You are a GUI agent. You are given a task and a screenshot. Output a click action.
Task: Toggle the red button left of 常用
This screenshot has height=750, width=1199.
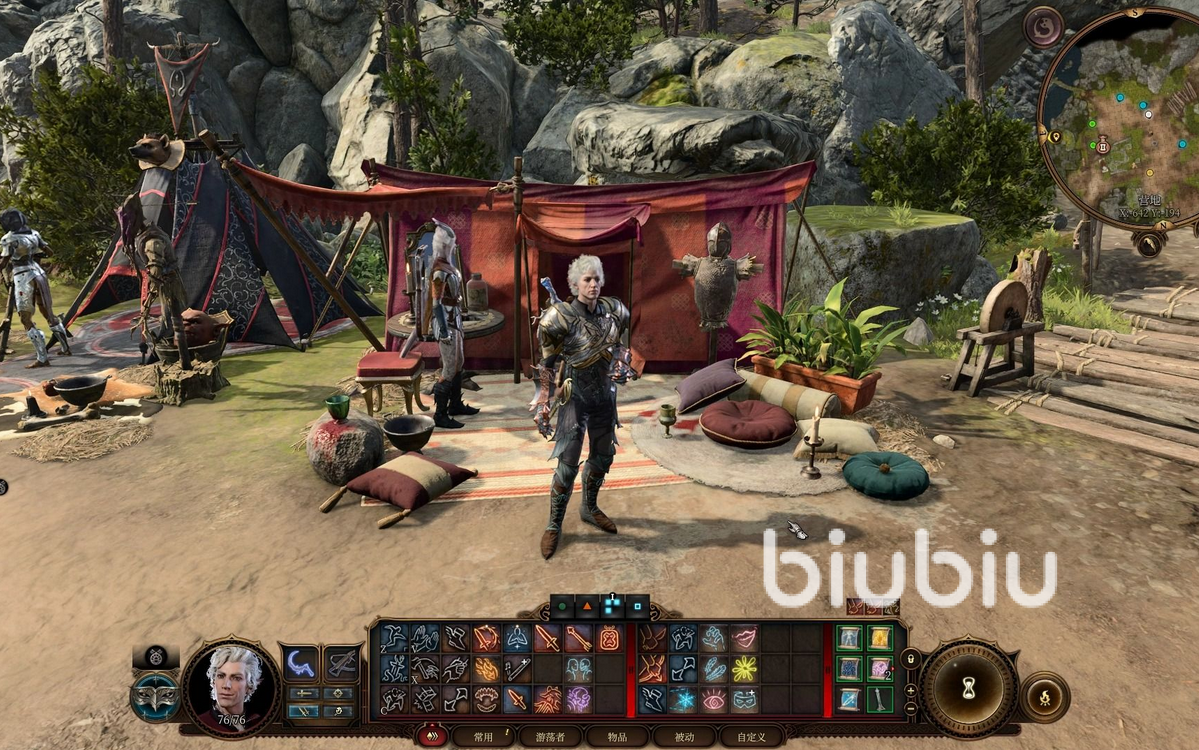(432, 737)
